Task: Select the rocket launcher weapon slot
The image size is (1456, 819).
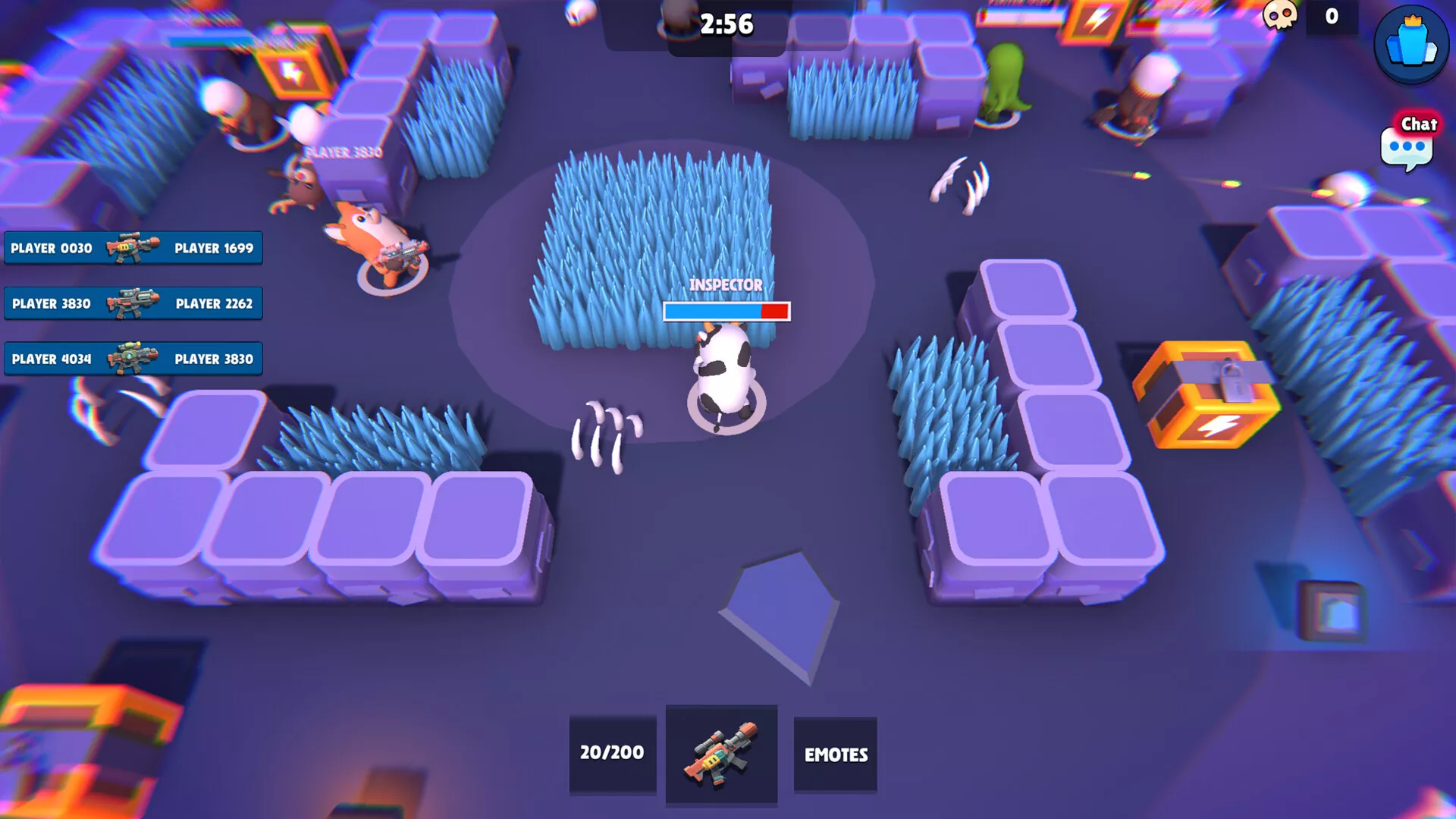Action: (x=721, y=755)
